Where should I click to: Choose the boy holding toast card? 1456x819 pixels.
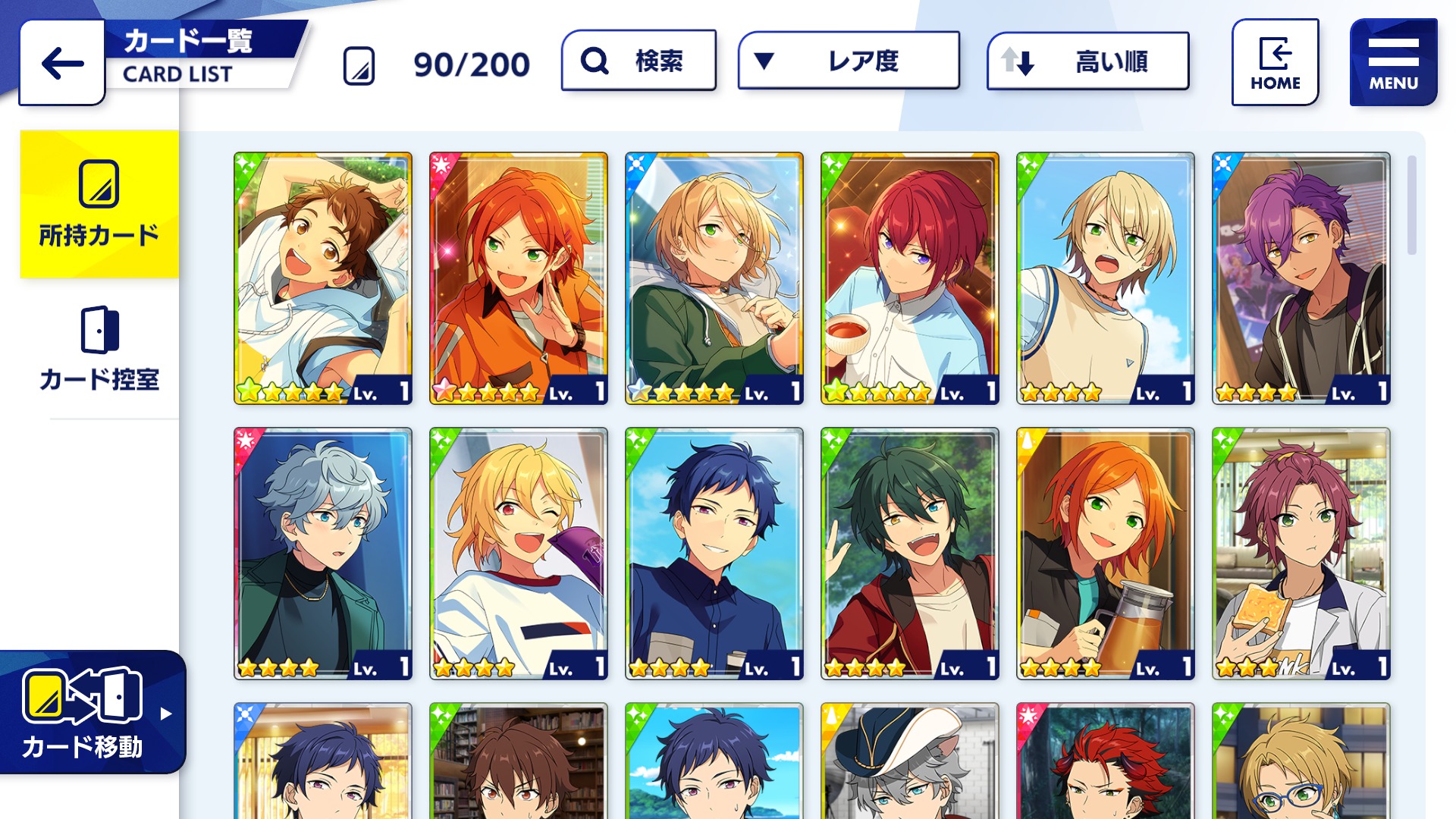(1301, 553)
